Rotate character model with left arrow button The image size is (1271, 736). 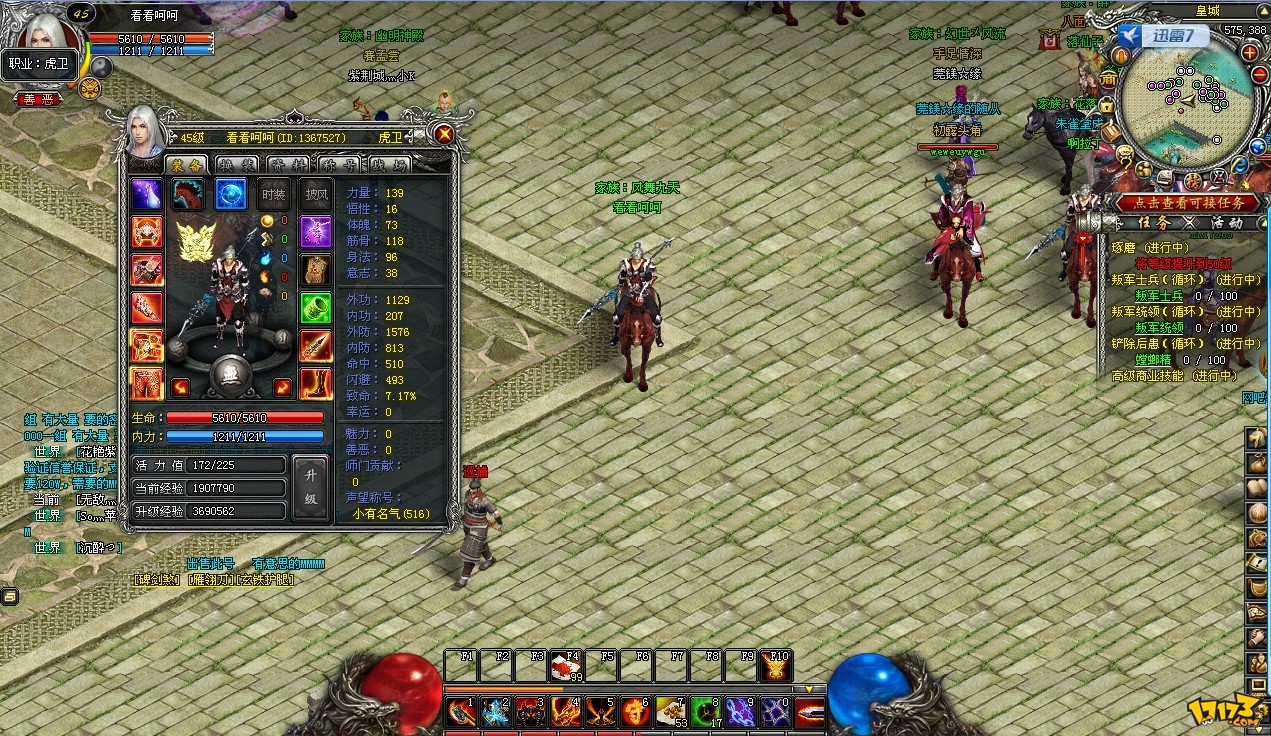click(x=181, y=387)
